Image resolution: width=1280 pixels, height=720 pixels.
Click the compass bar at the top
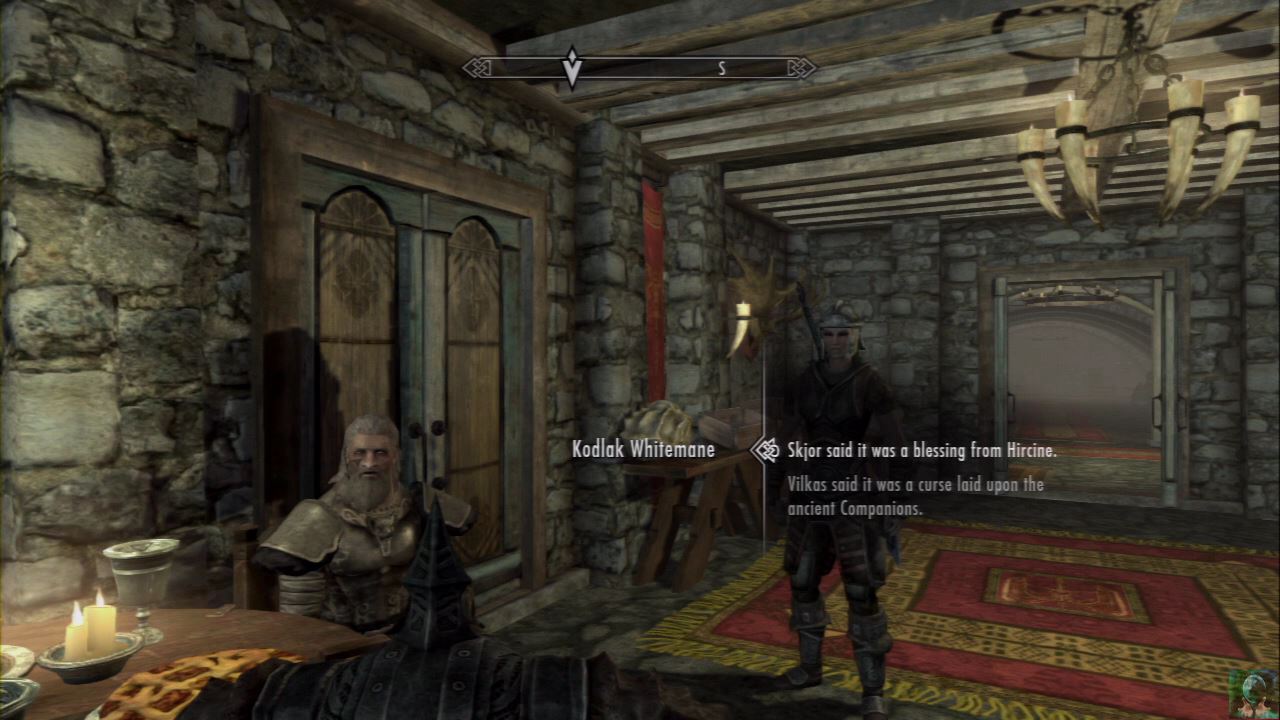coord(639,68)
